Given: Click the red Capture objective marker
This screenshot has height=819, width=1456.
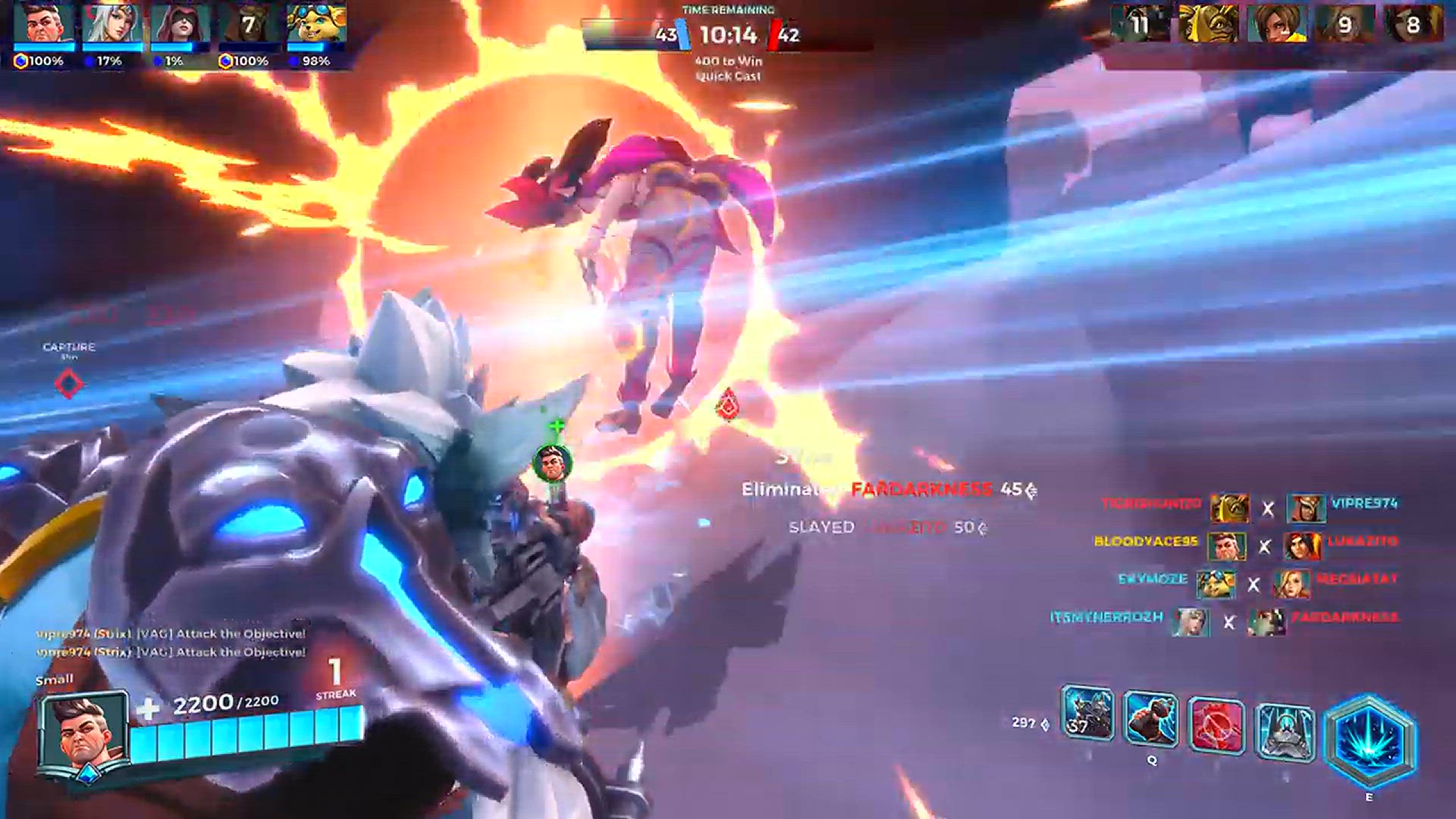Looking at the screenshot, I should point(69,383).
